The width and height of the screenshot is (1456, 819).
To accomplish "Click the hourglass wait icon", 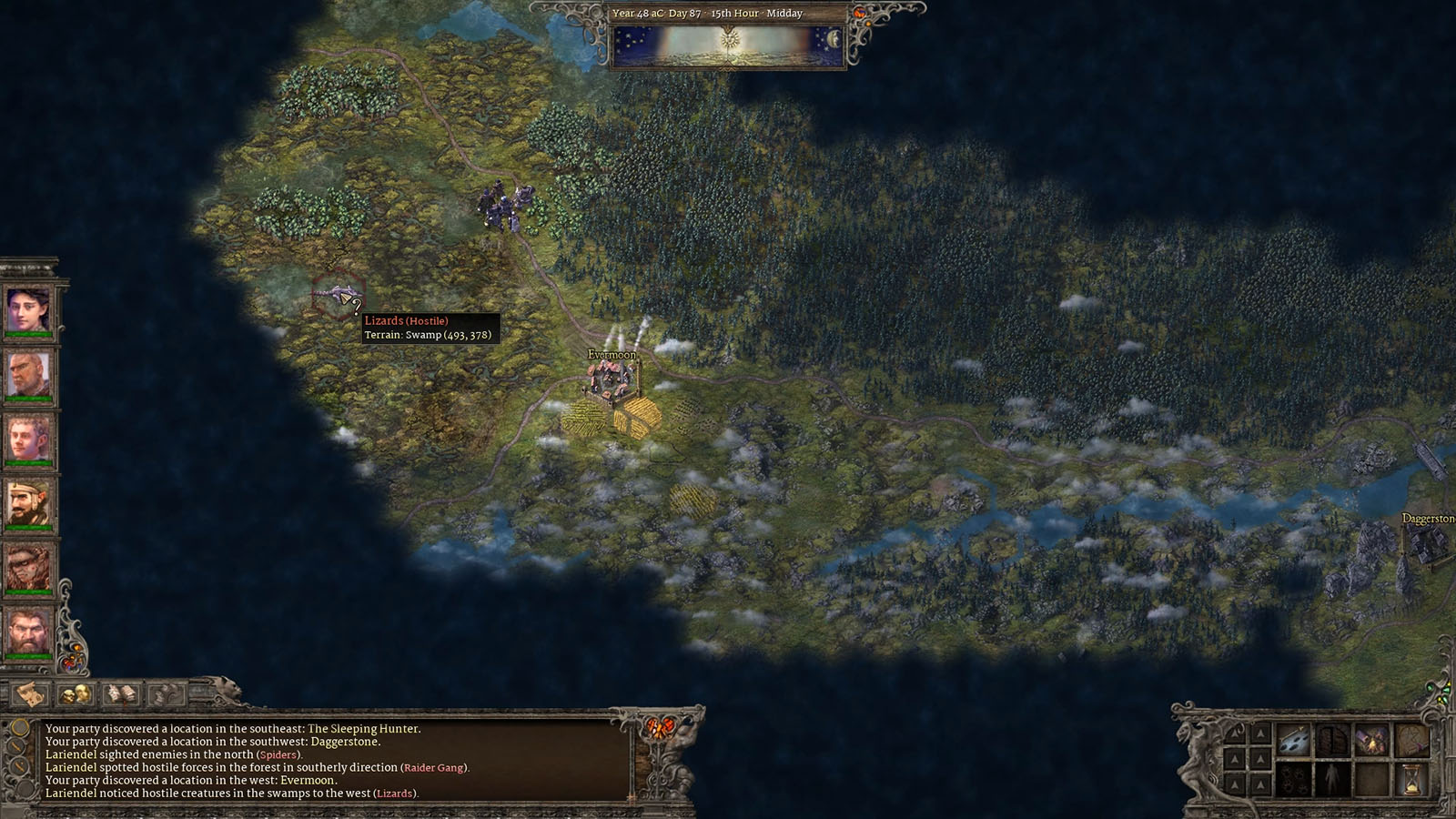I will (x=1411, y=778).
